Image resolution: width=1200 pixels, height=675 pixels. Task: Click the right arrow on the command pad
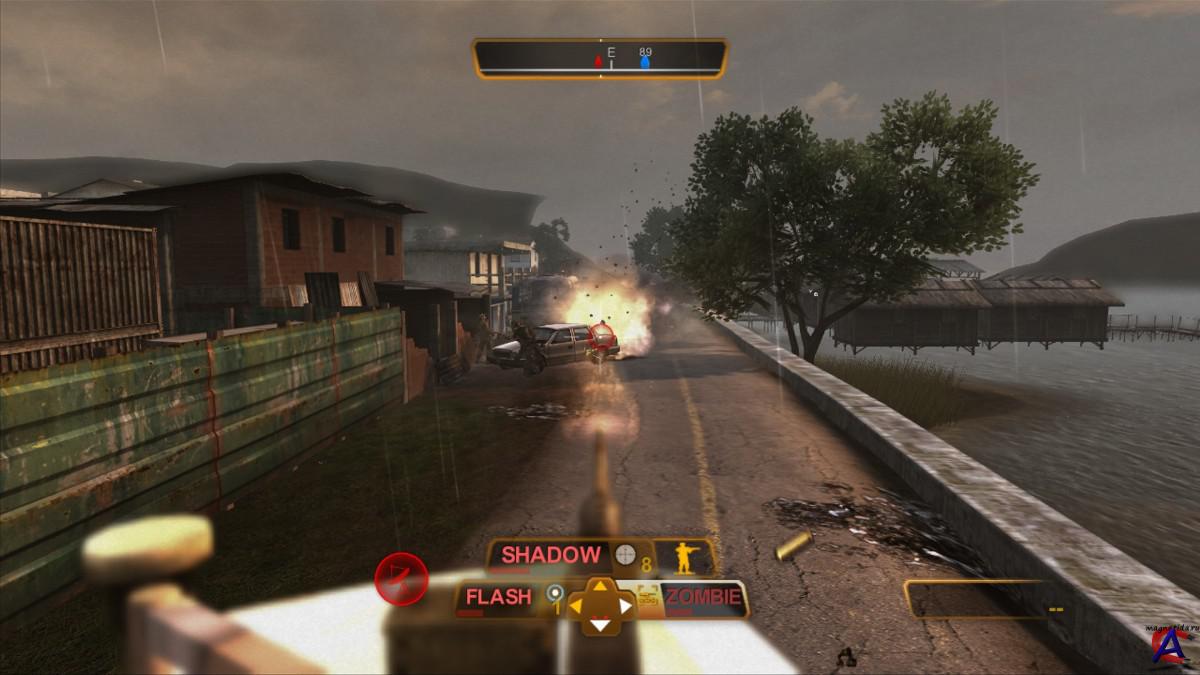coord(626,605)
